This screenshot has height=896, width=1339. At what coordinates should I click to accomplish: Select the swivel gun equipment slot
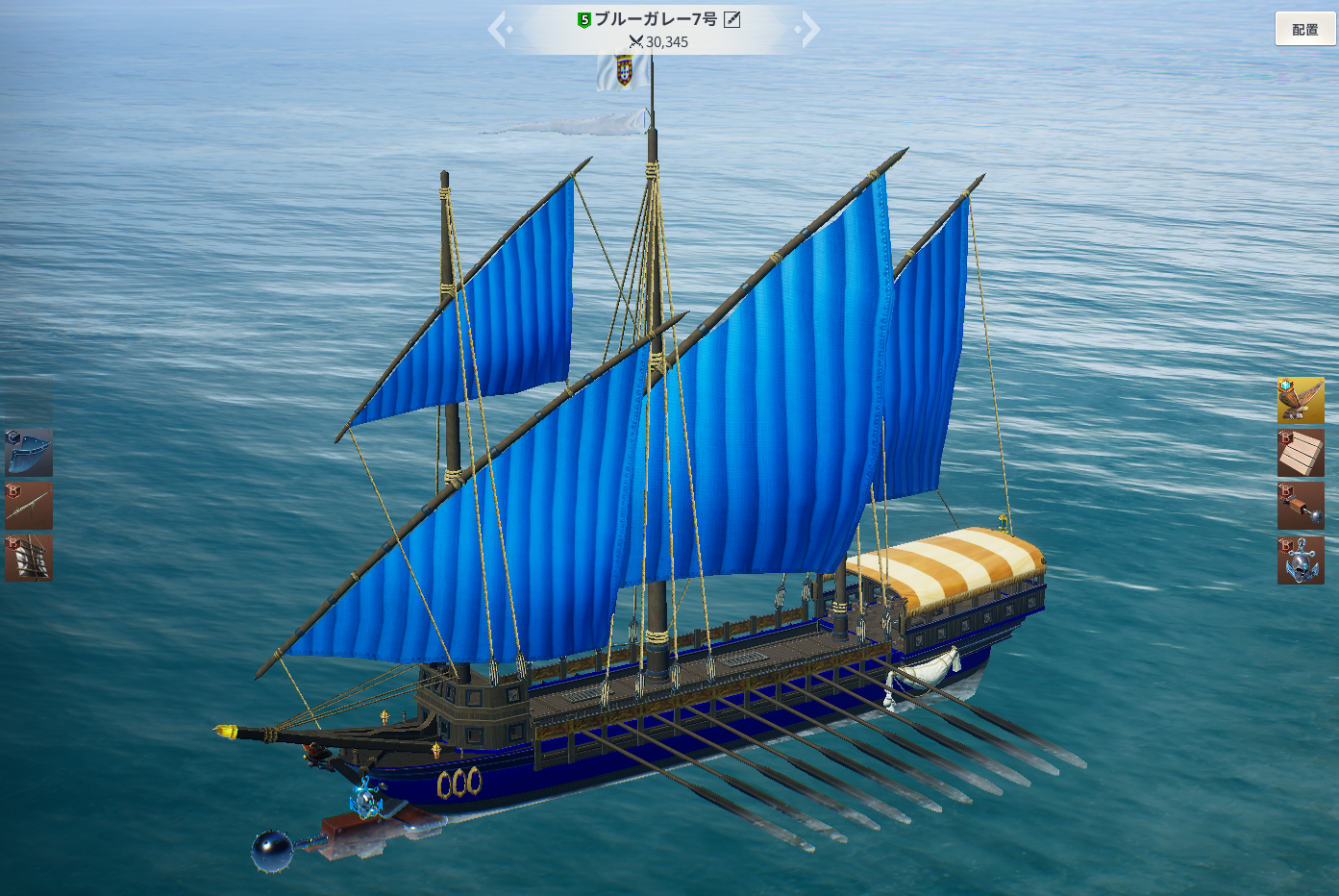pos(29,506)
